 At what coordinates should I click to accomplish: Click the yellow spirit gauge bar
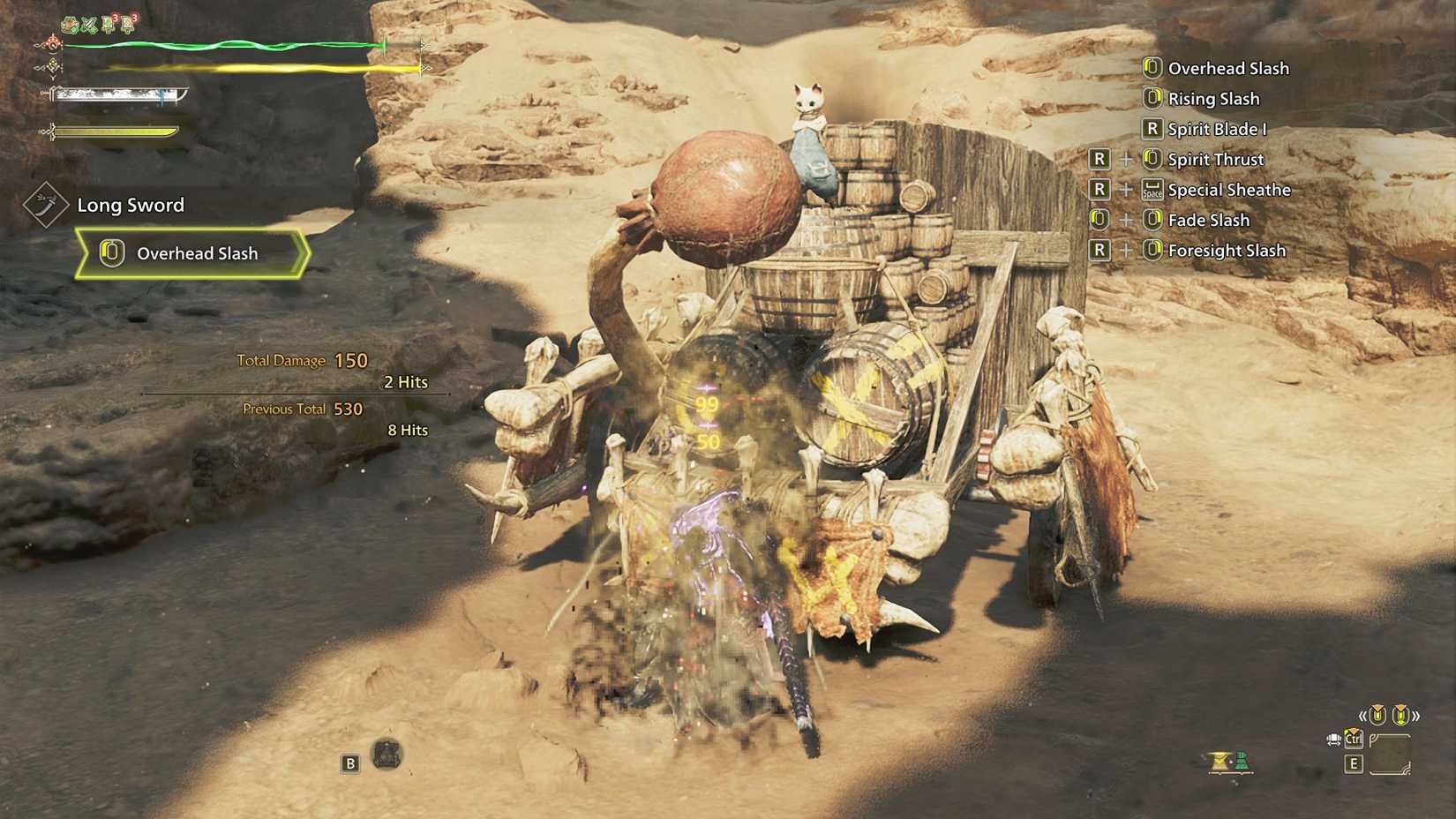pyautogui.click(x=115, y=132)
